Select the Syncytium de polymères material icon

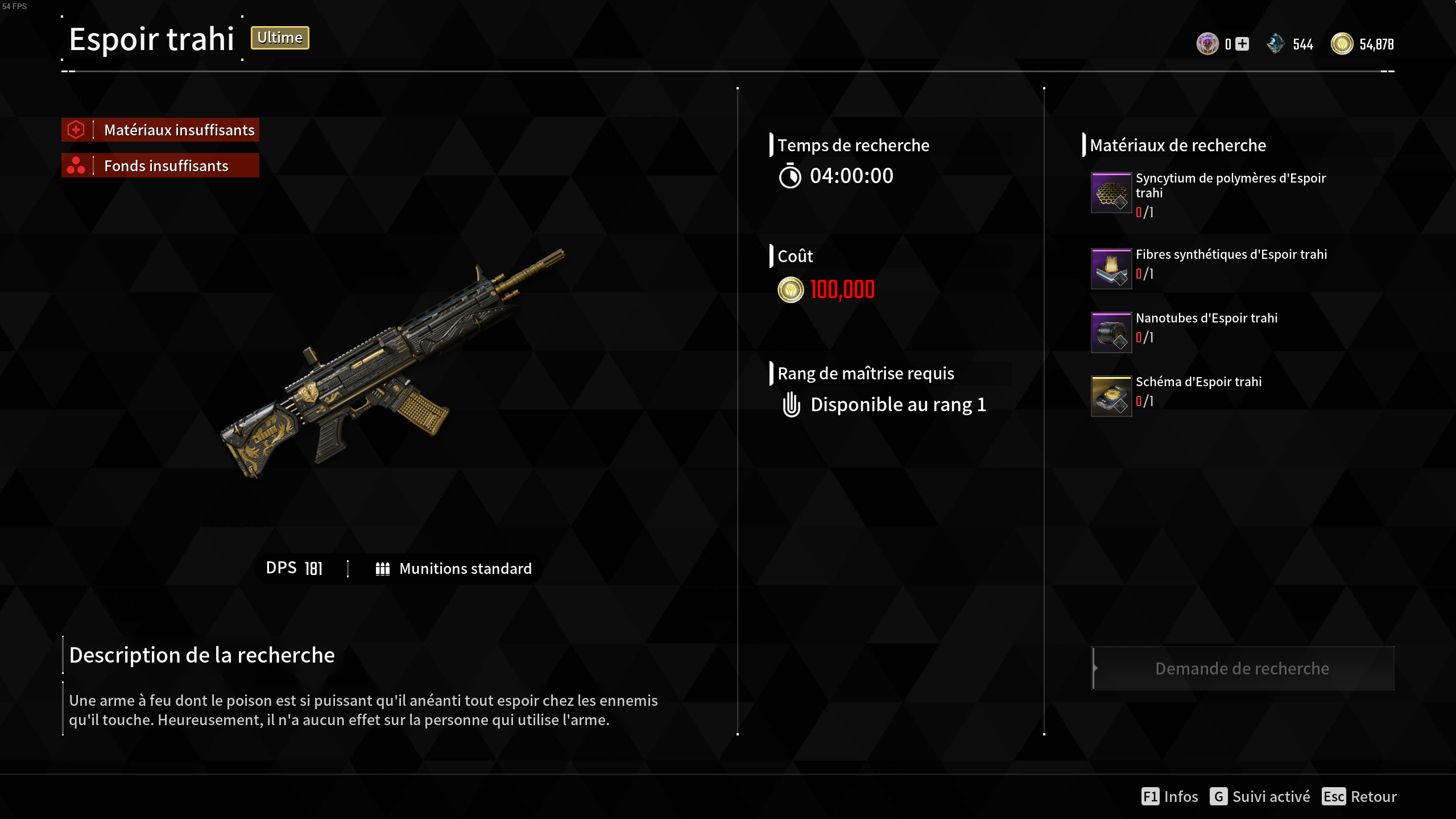[1111, 193]
